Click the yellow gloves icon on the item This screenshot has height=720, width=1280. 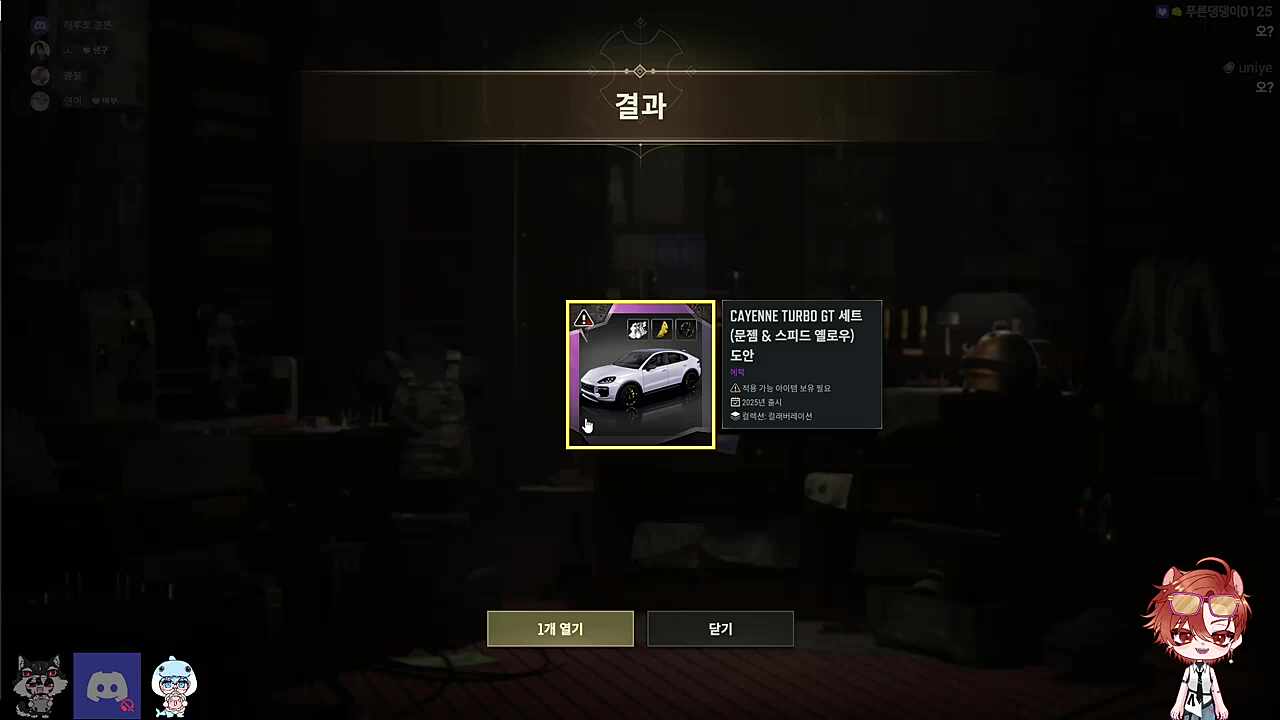pyautogui.click(x=662, y=329)
